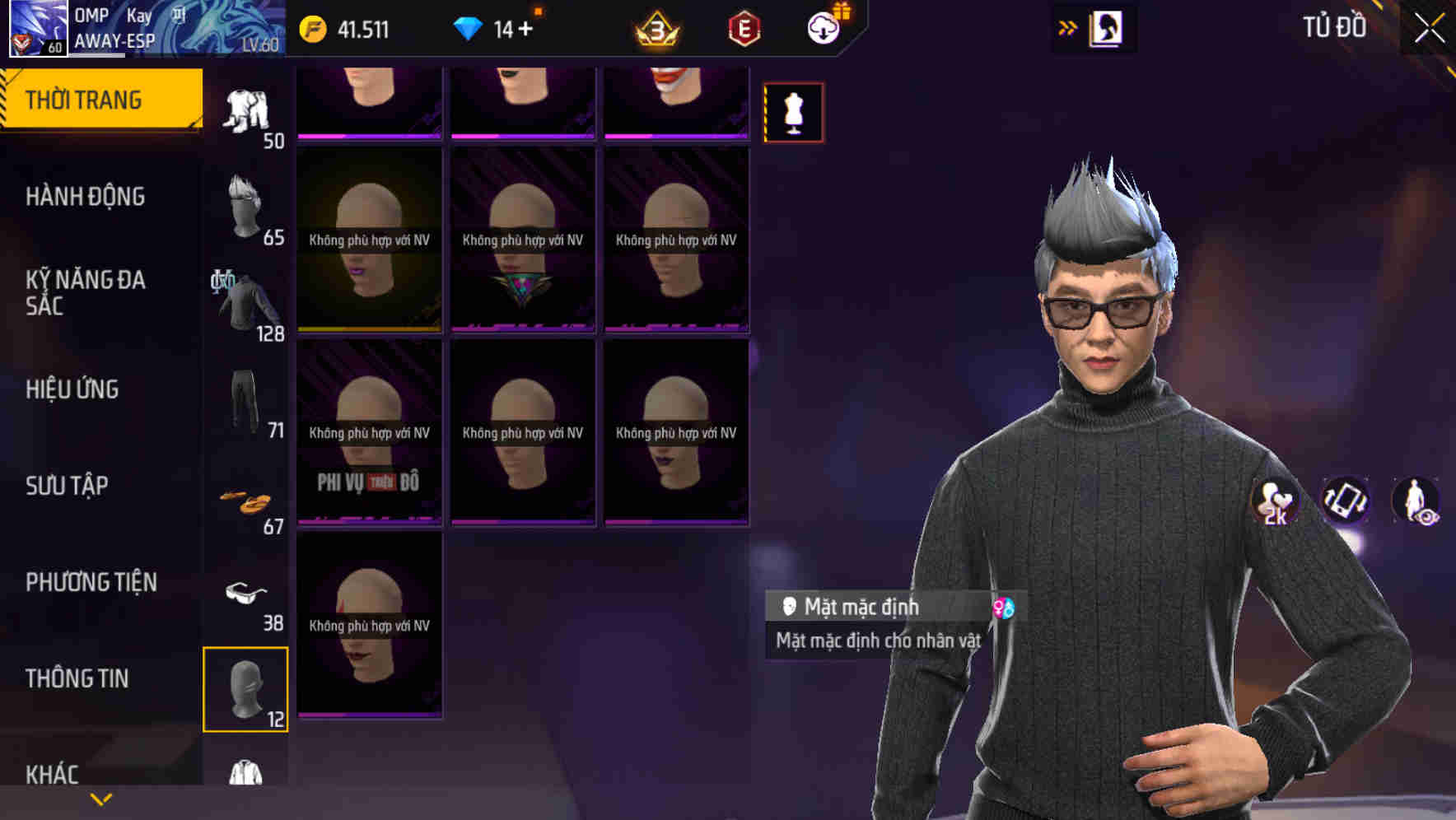Select the mask category icon showing 12 items
The height and width of the screenshot is (820, 1456).
(x=246, y=687)
